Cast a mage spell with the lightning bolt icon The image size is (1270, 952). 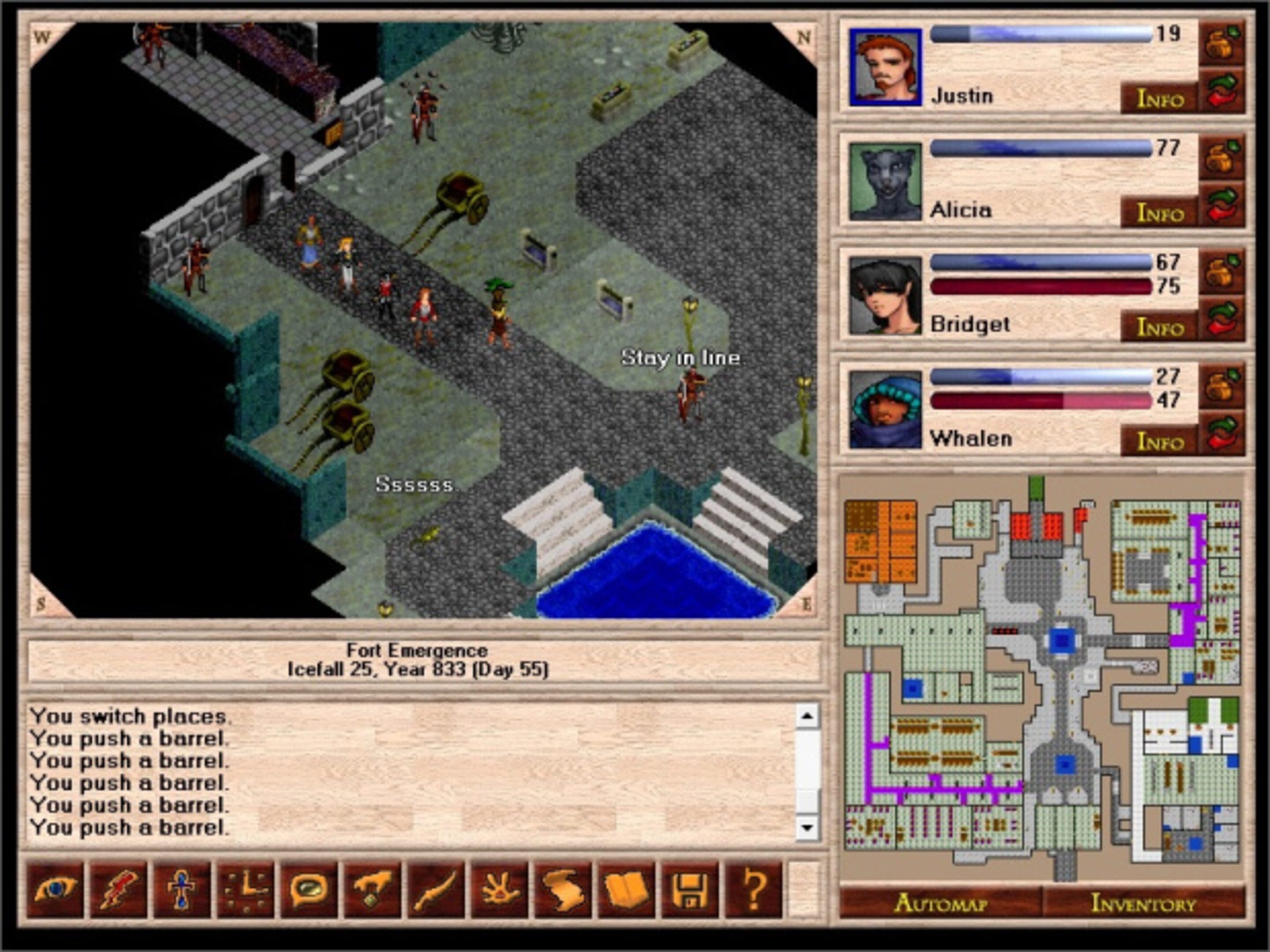(119, 890)
